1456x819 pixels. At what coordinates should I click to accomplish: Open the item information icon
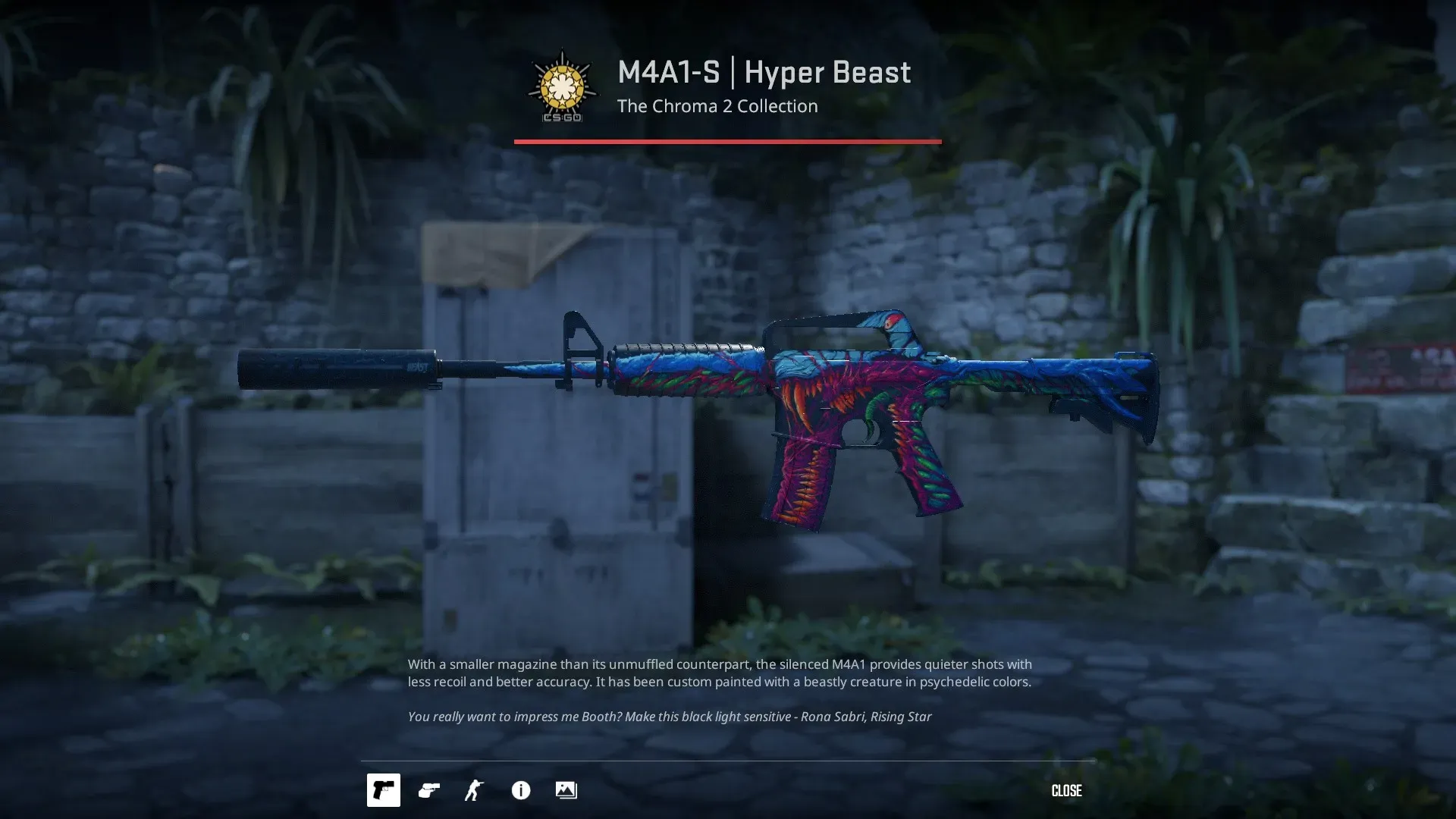coord(521,790)
